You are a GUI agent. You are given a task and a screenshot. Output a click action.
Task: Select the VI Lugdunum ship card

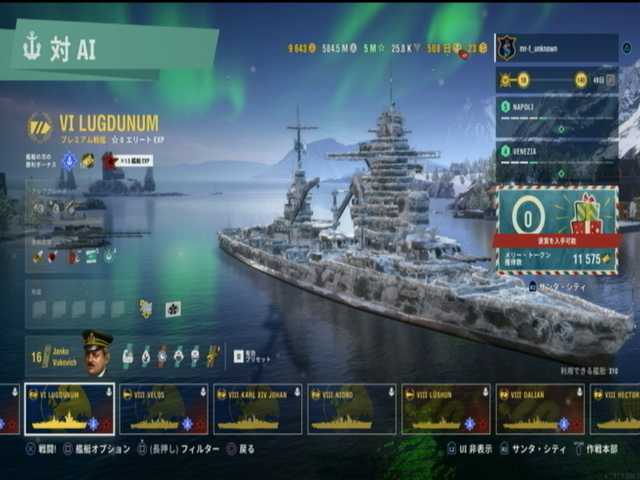click(x=69, y=409)
